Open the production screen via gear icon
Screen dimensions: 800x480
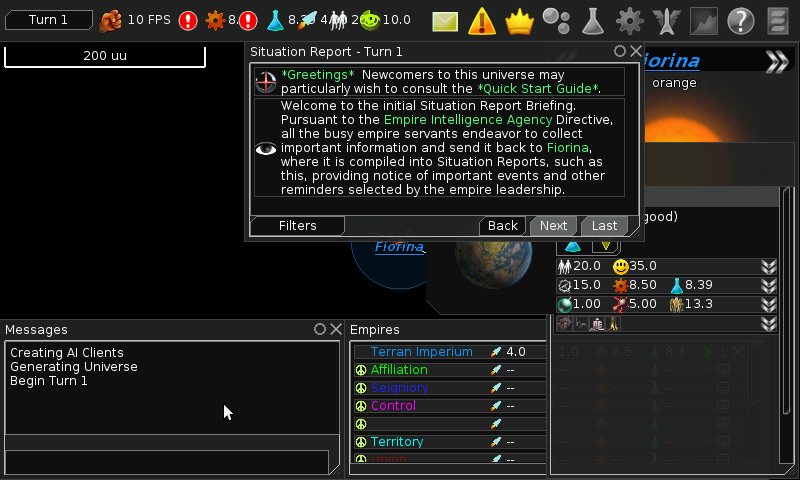point(629,20)
